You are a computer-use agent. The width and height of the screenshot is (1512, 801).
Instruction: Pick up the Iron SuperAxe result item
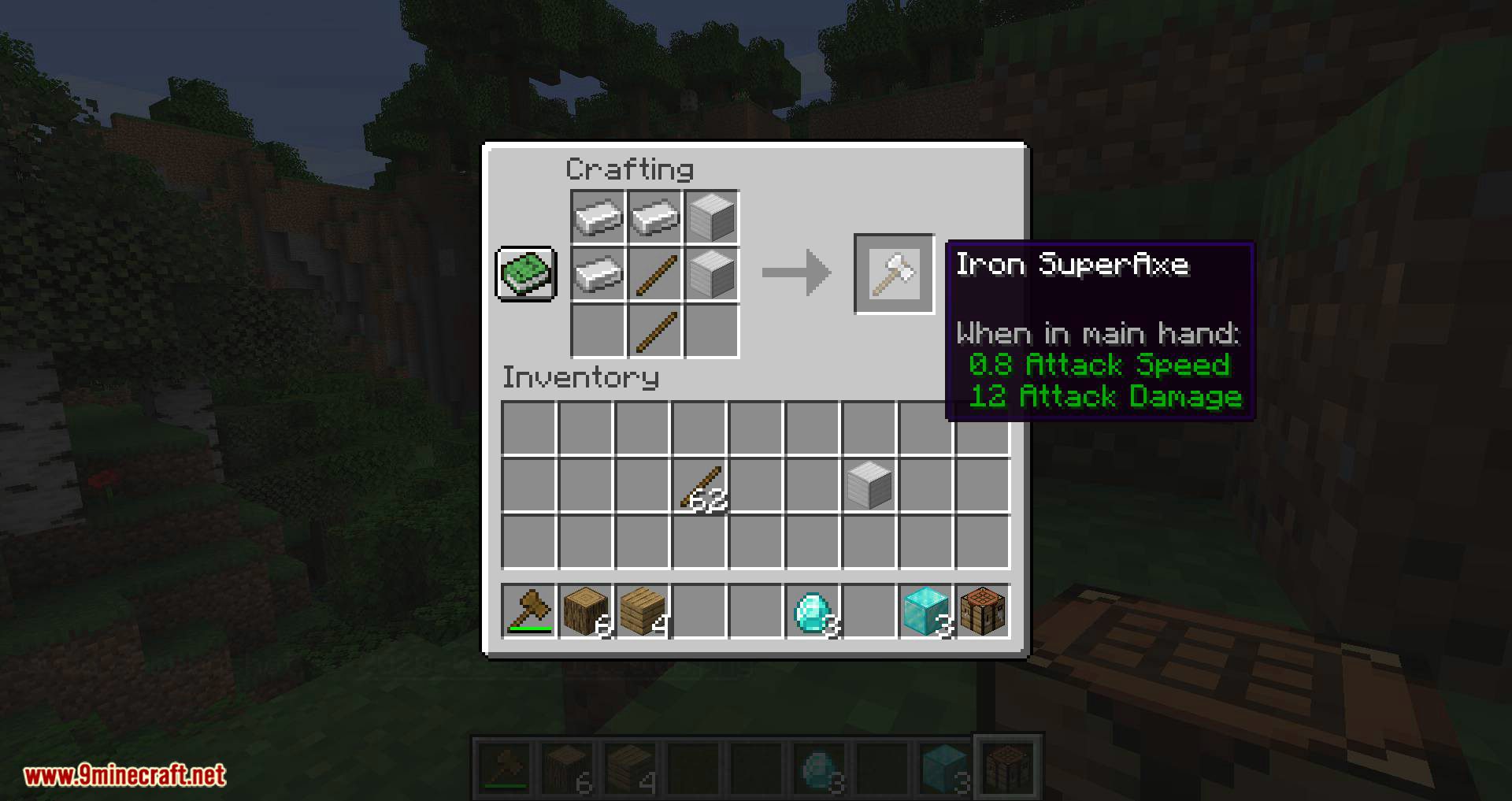894,276
